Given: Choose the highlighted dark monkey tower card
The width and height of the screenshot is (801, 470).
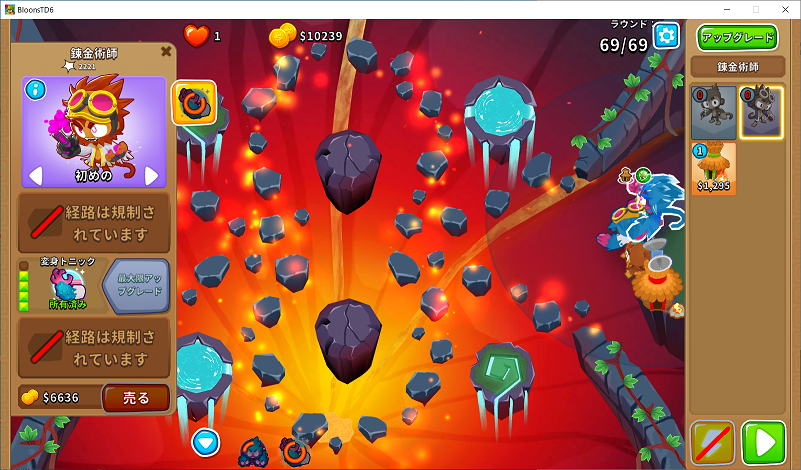Looking at the screenshot, I should [x=760, y=111].
